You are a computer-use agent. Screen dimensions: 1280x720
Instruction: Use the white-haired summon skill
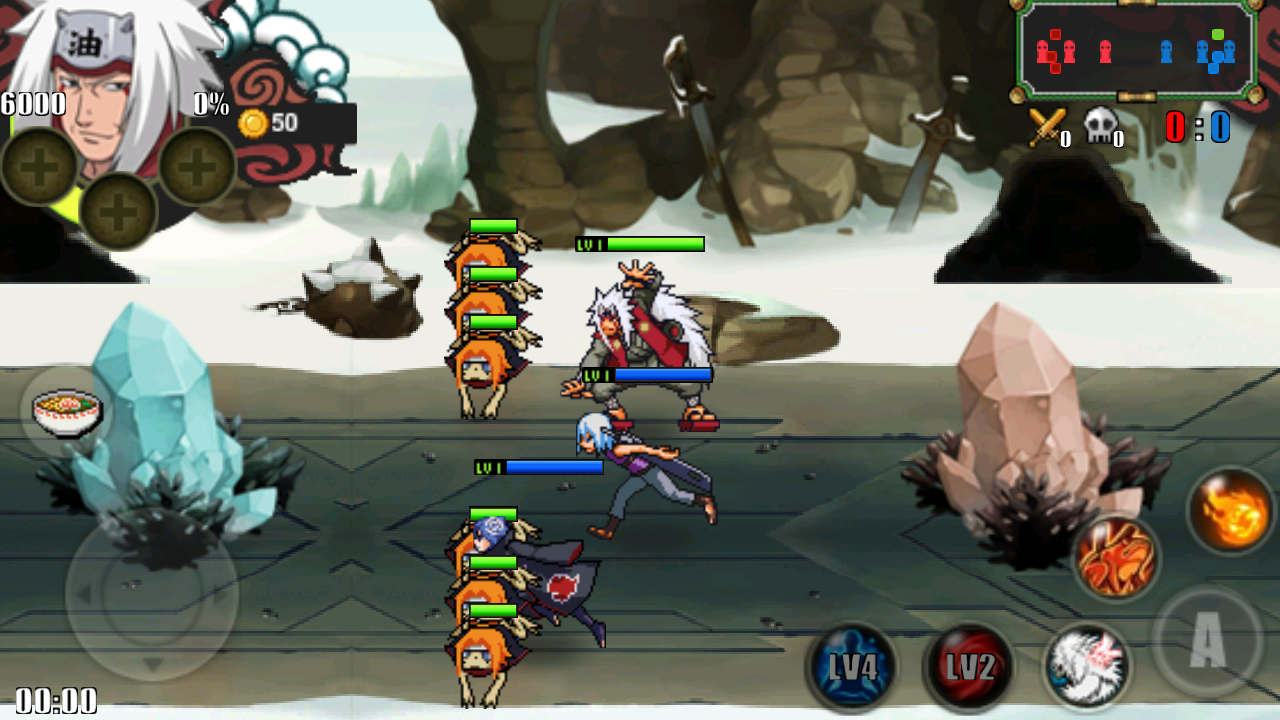coord(1087,665)
